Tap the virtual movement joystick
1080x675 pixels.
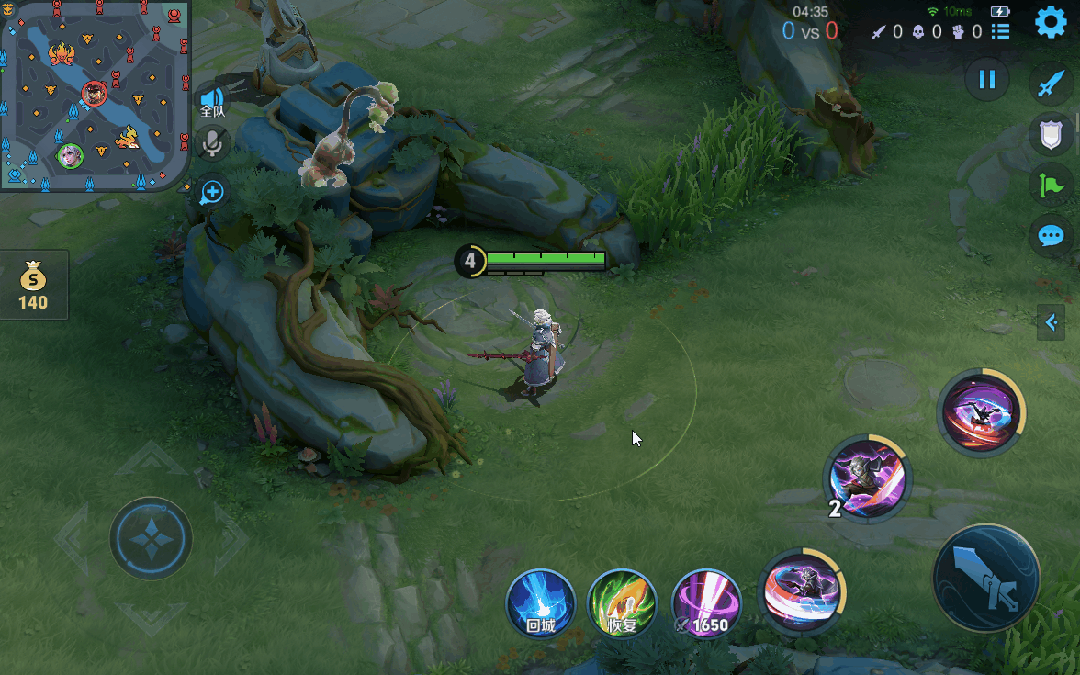(151, 539)
